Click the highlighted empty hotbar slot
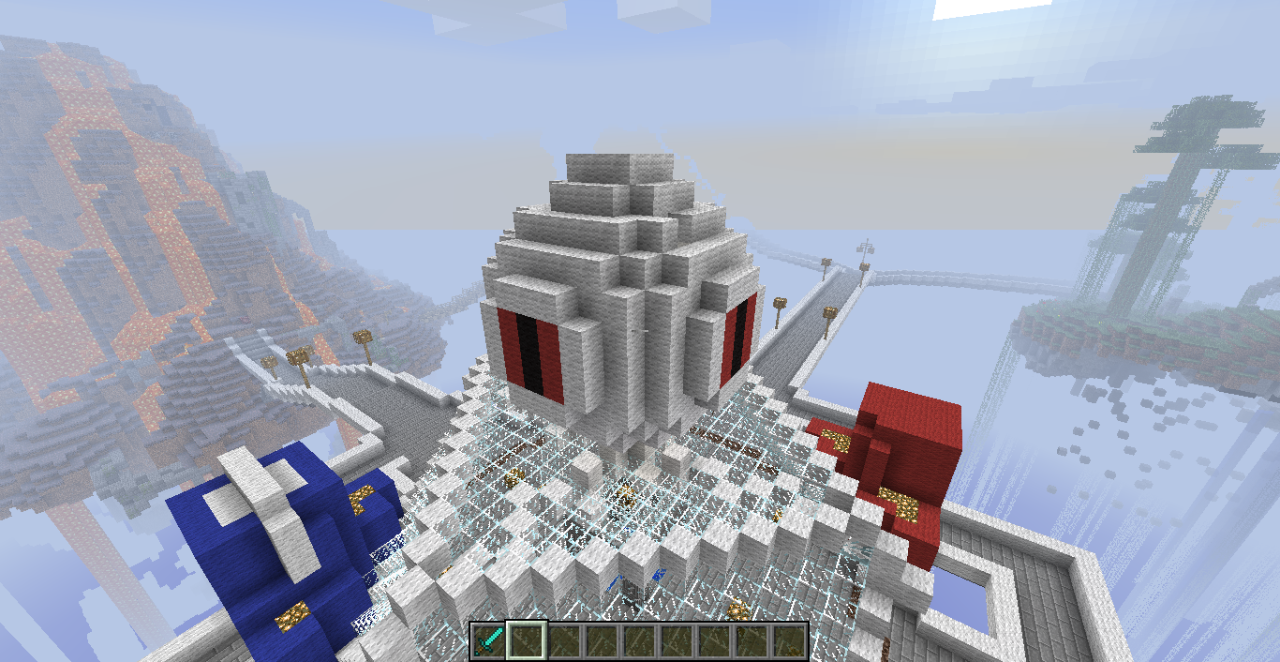The height and width of the screenshot is (662, 1280). pyautogui.click(x=526, y=640)
